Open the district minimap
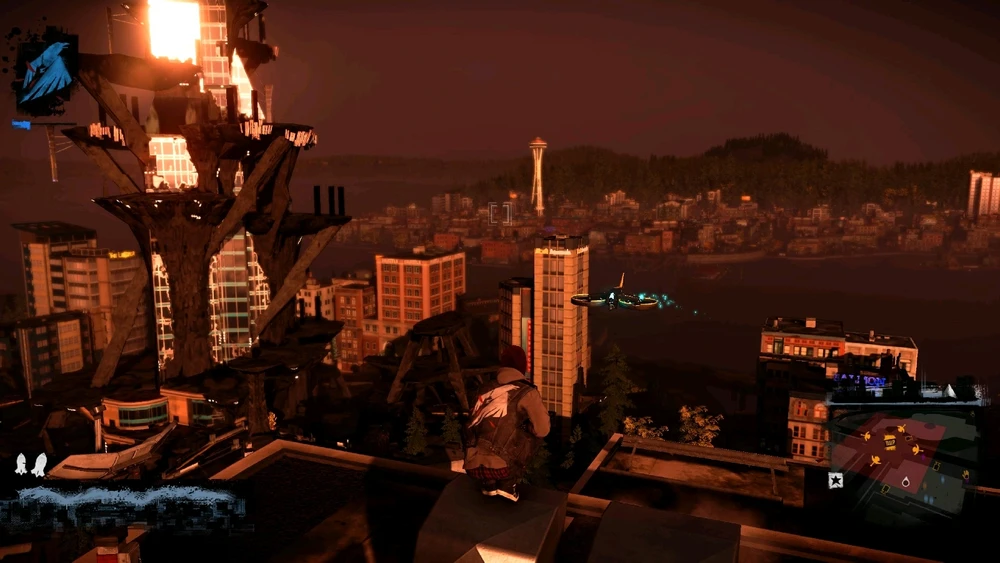Screen dimensions: 1000x563 point(902,455)
